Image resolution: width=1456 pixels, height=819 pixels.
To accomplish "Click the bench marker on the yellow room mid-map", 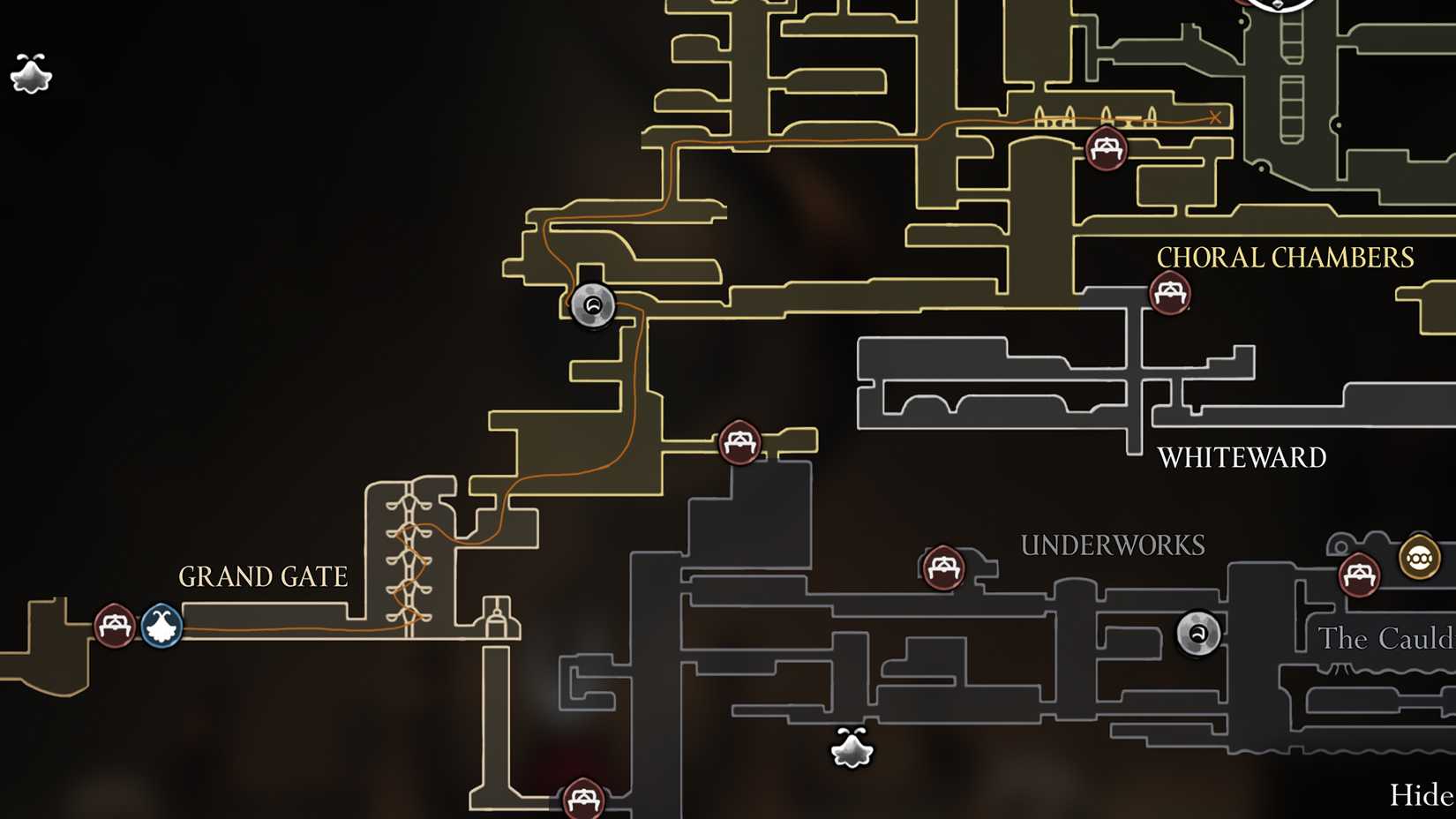I will (x=739, y=441).
